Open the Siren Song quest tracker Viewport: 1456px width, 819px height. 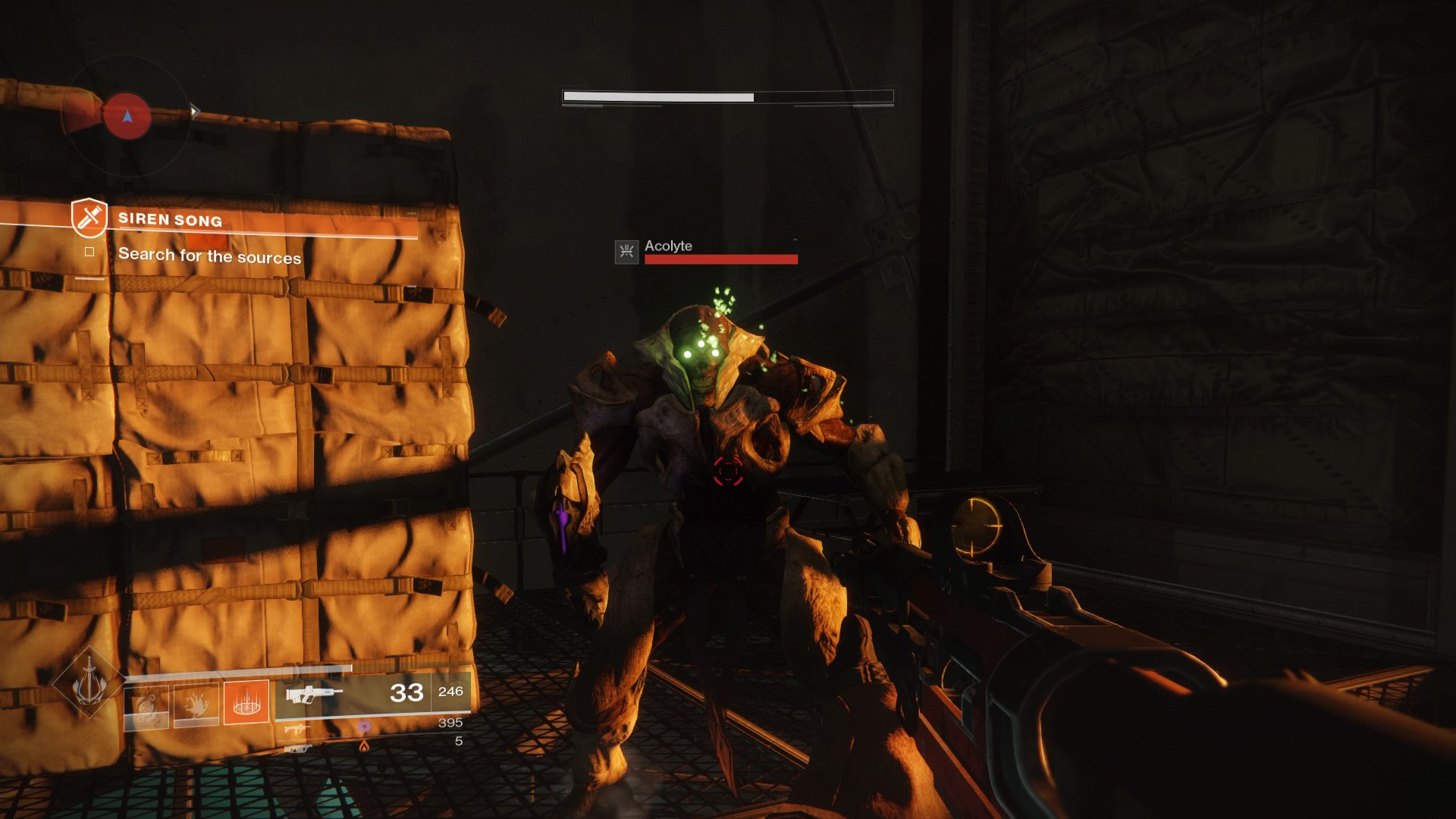coord(170,220)
